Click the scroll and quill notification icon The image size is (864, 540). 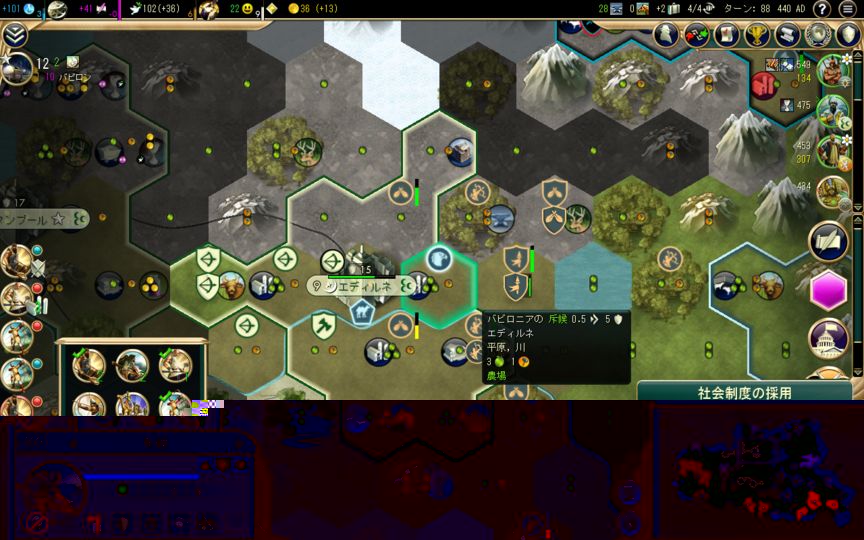[829, 241]
